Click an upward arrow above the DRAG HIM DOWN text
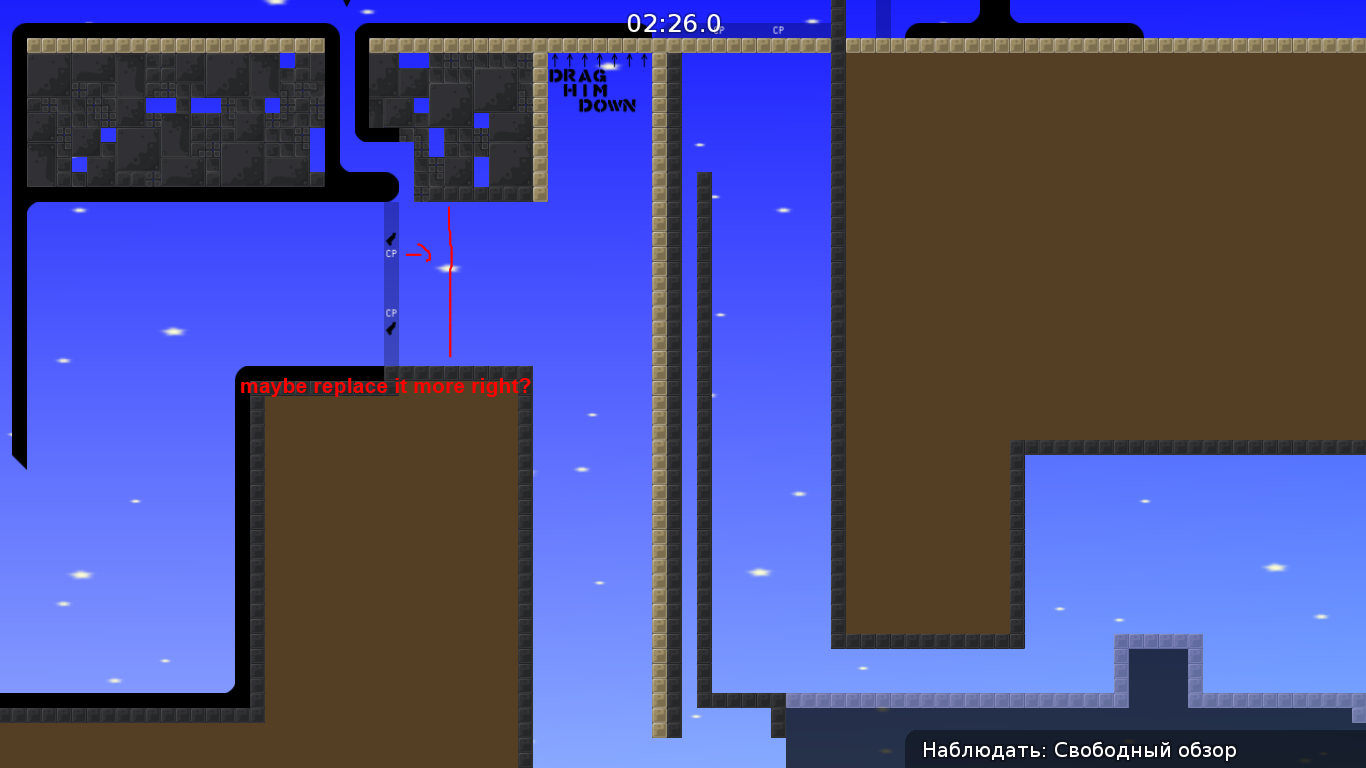1366x768 pixels. tap(600, 60)
